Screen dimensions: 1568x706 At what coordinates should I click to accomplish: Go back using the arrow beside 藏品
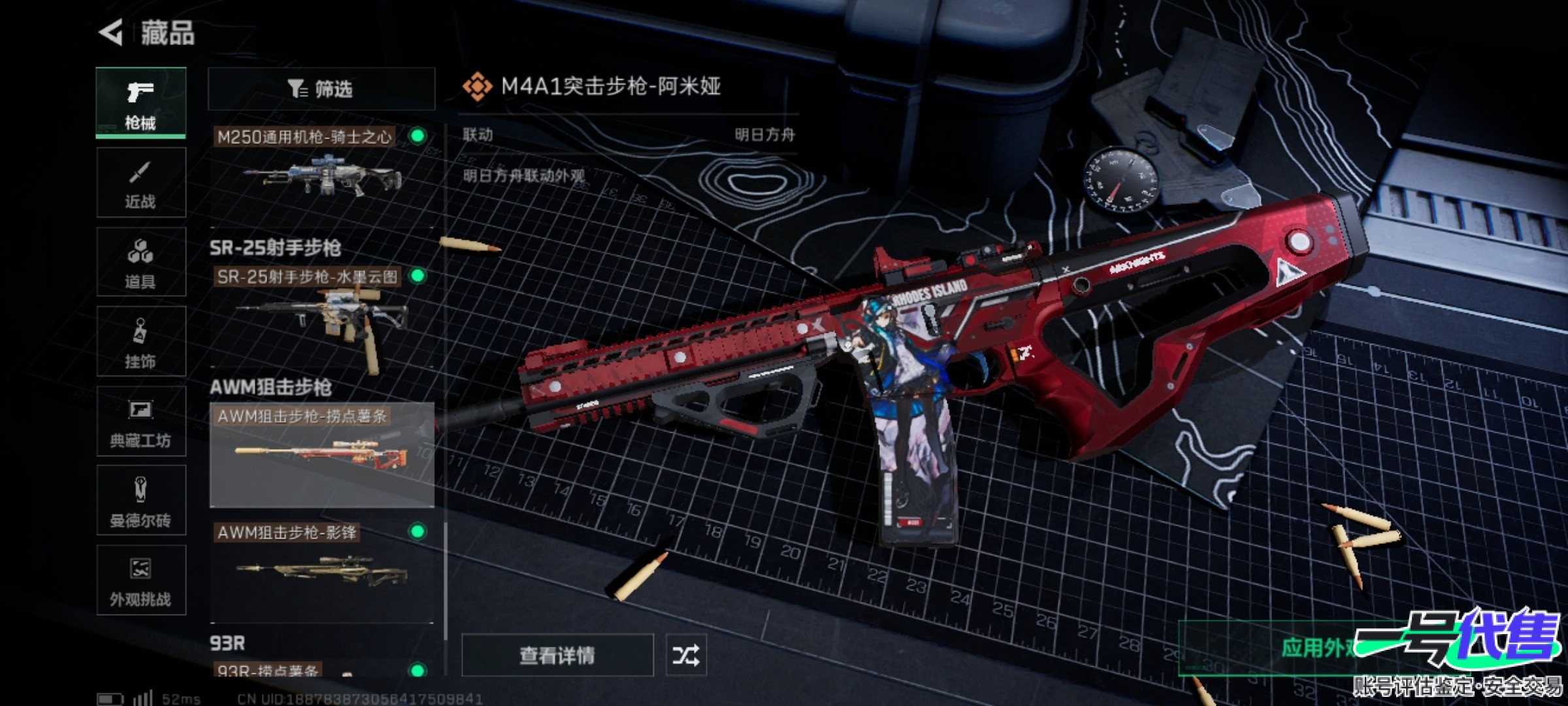pos(111,33)
